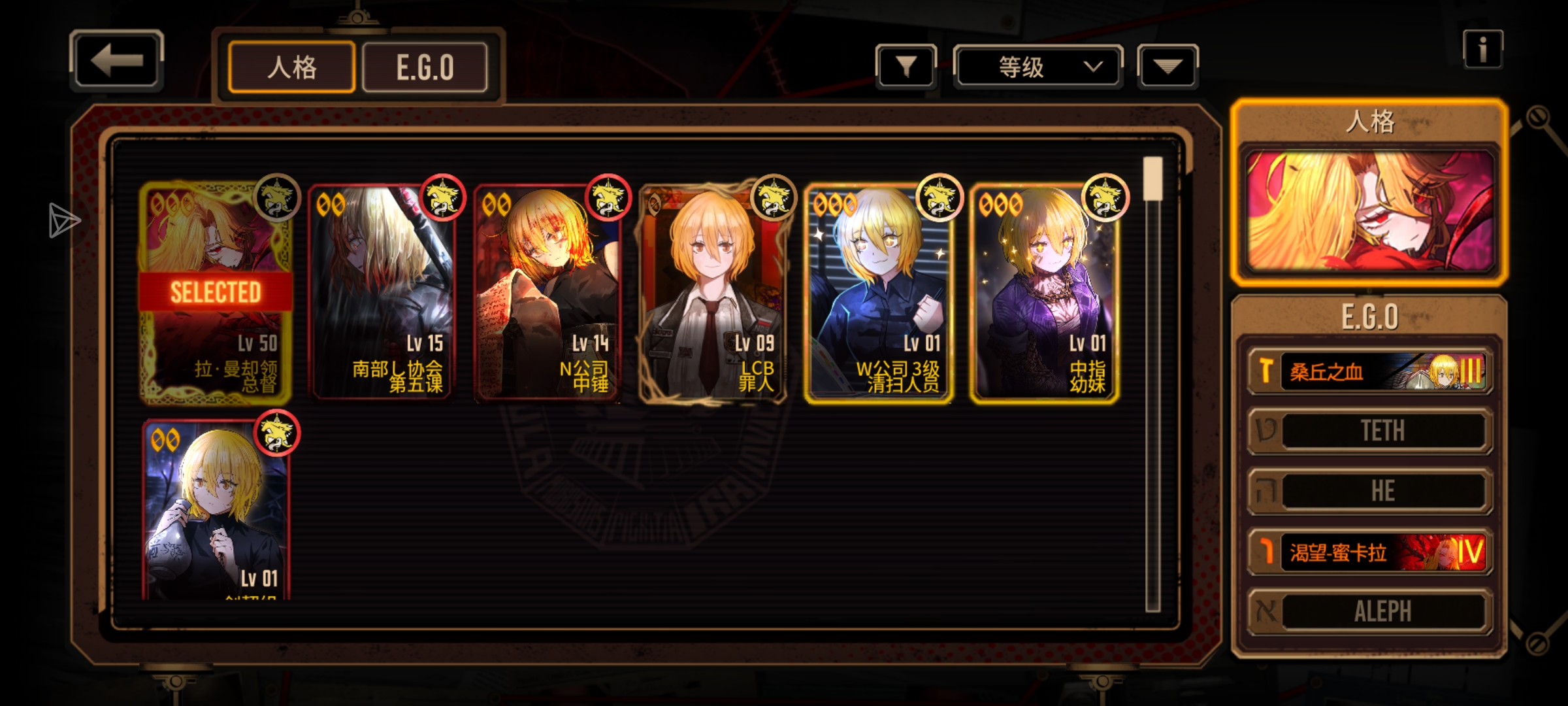
Task: Switch to the E.G.O tab
Action: coord(425,67)
